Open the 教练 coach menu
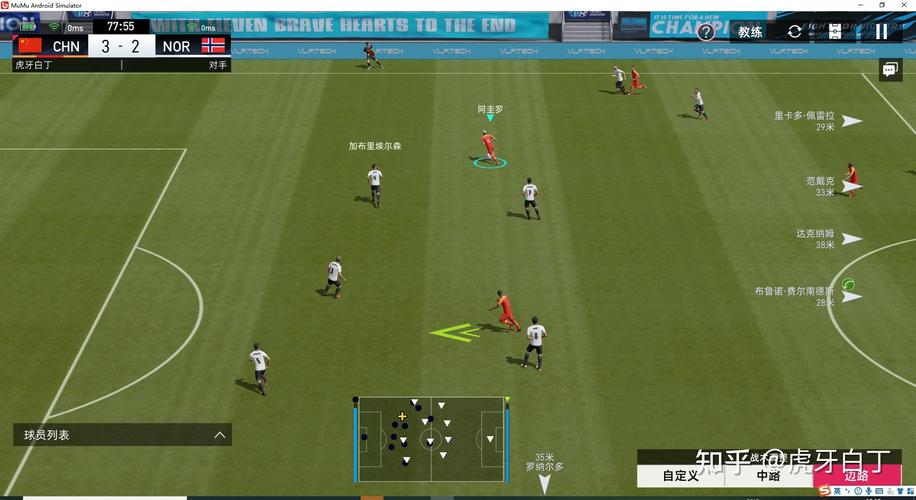Viewport: 916px width, 500px height. pos(750,31)
